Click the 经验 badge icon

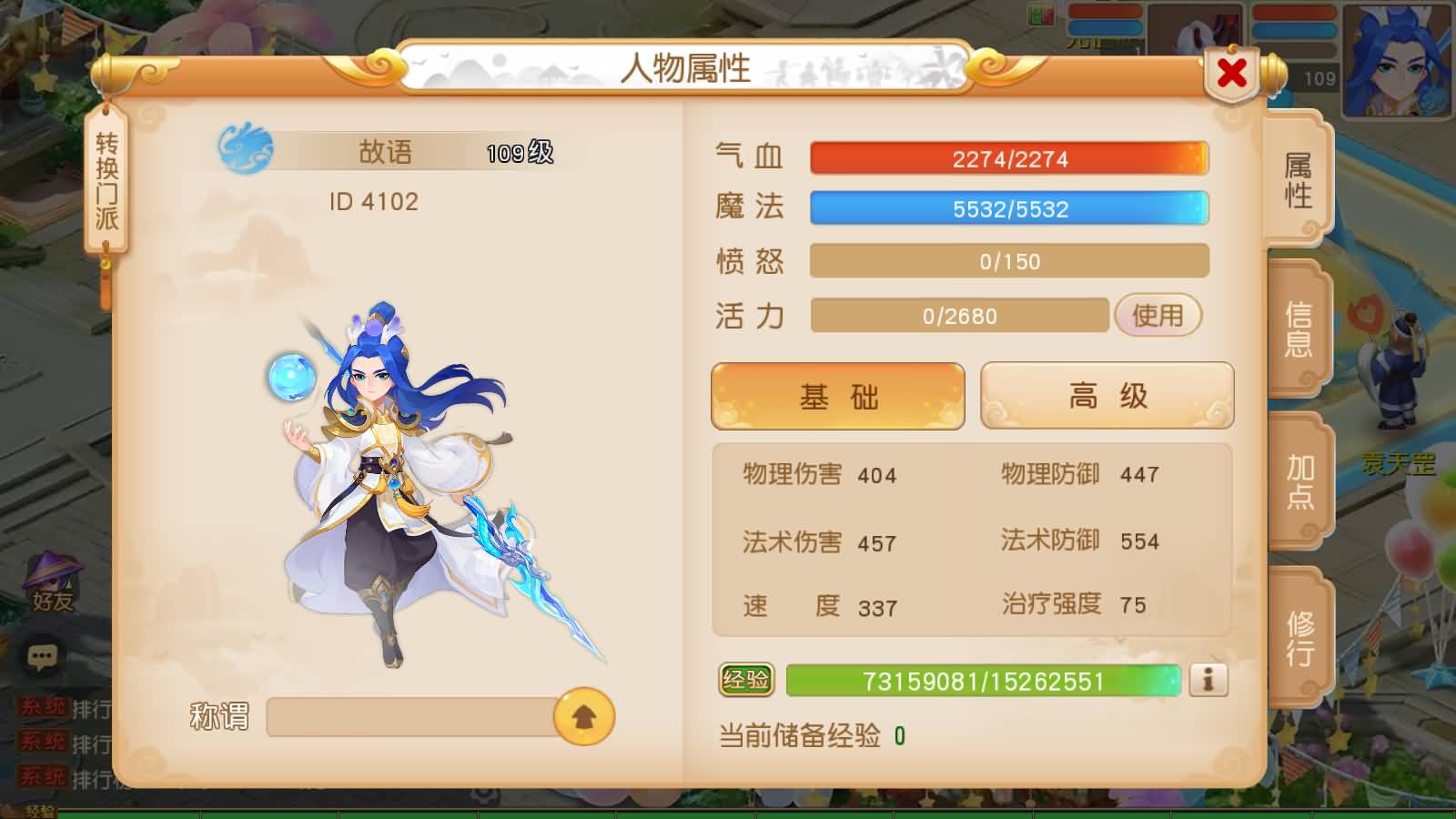coord(744,677)
